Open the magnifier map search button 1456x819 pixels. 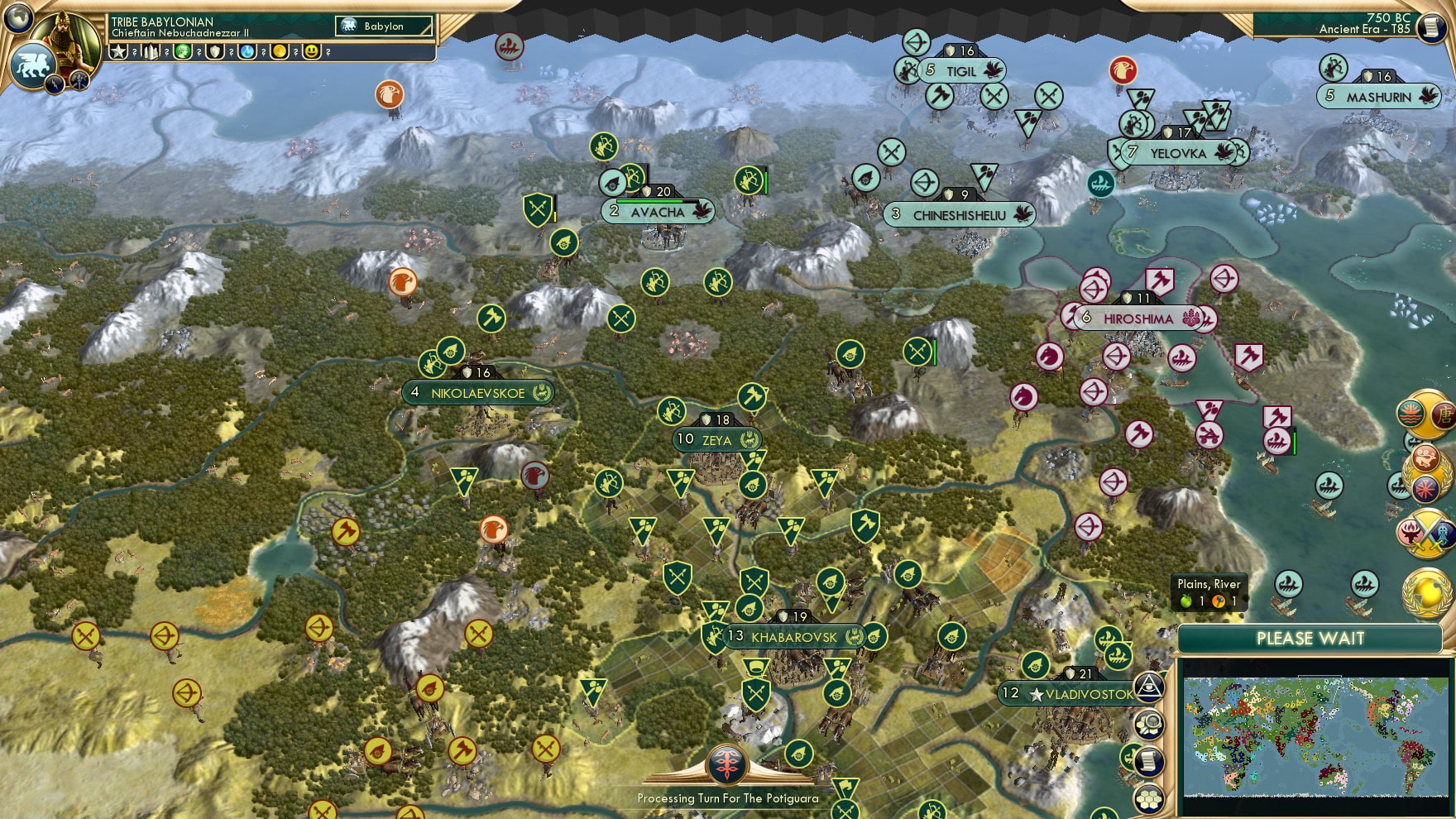tap(1149, 725)
